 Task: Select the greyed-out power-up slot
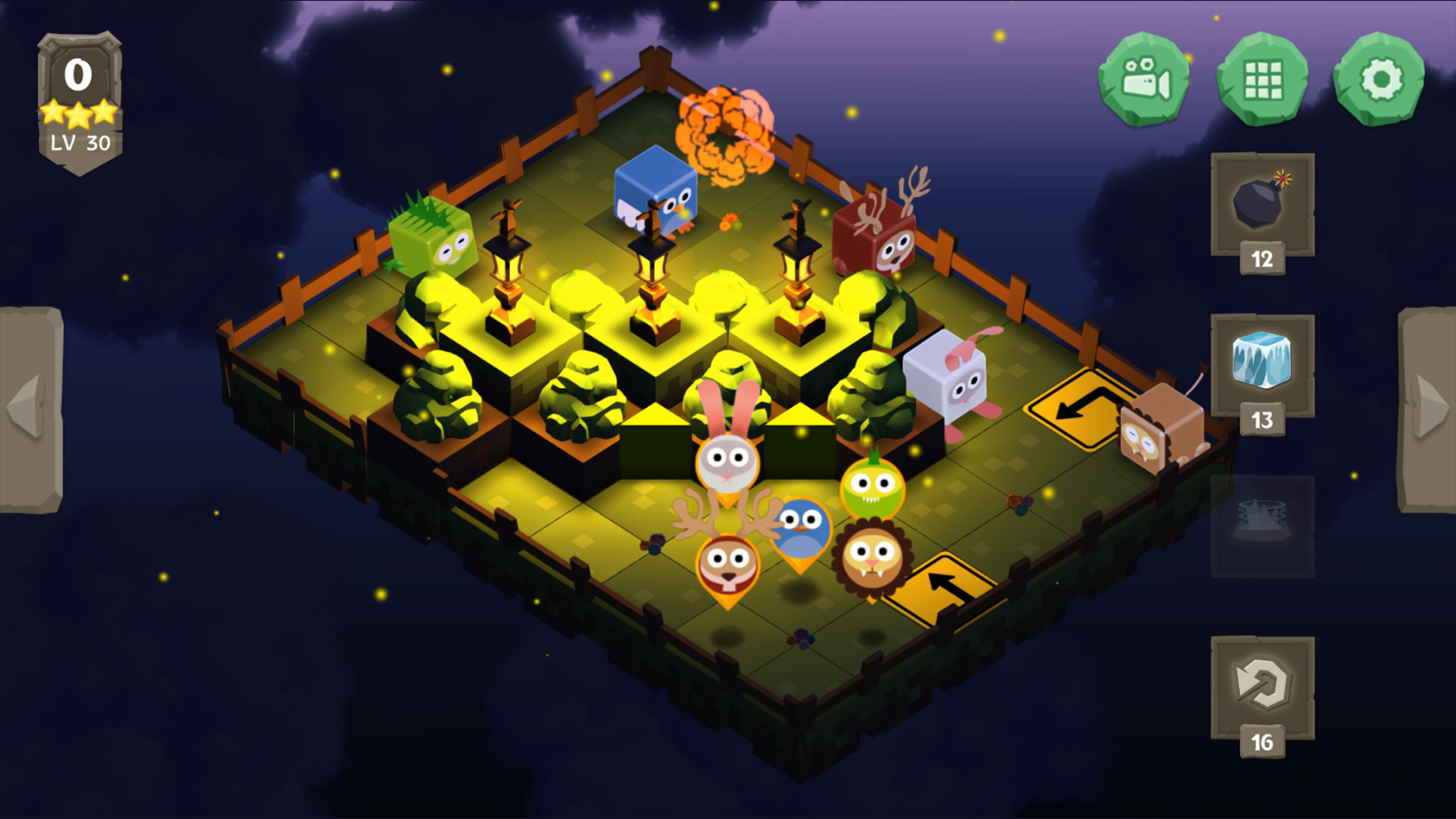coord(1261,523)
